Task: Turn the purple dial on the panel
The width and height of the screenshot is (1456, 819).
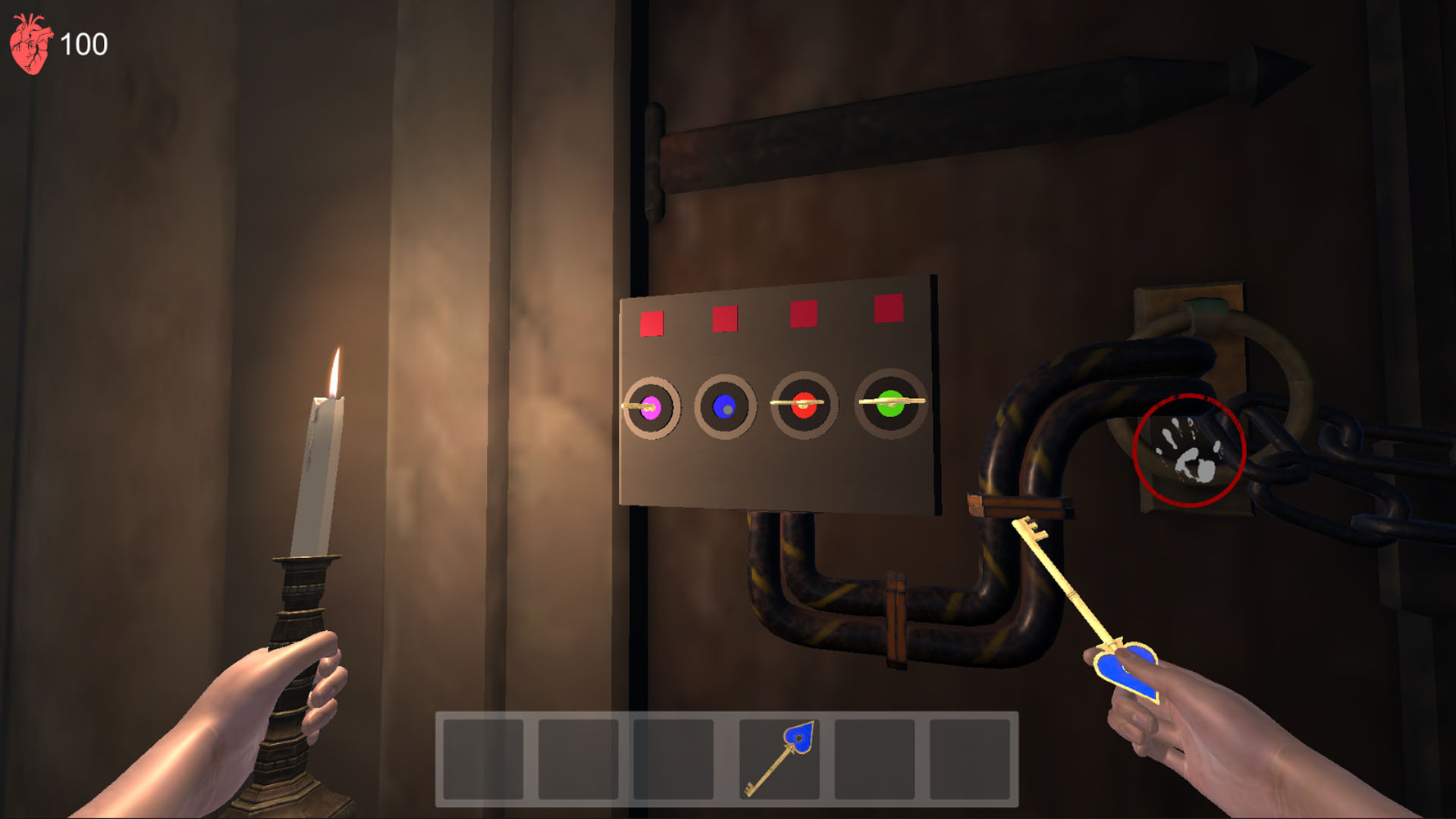Action: [x=650, y=407]
